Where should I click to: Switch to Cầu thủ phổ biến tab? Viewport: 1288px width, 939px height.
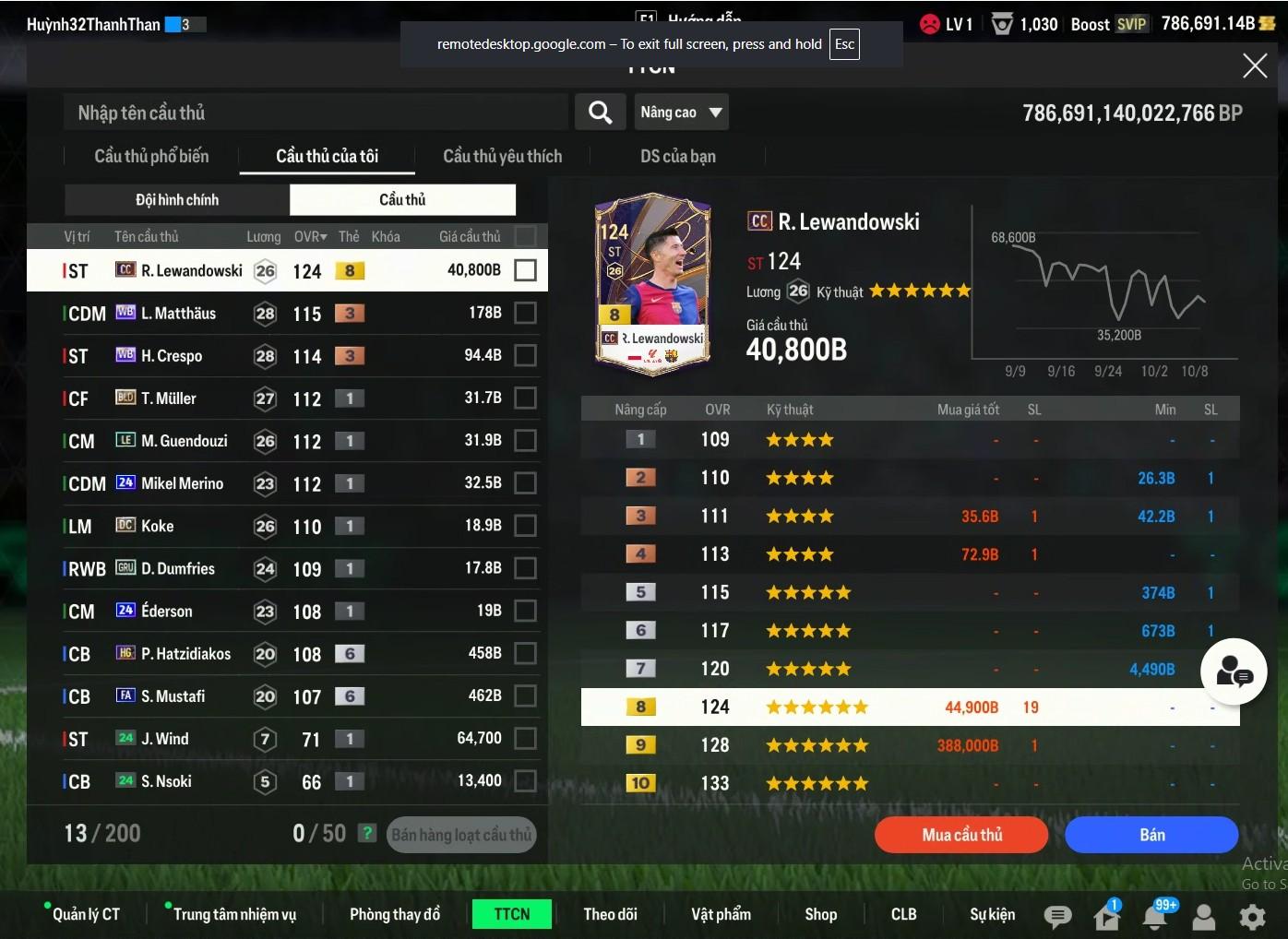[x=151, y=156]
